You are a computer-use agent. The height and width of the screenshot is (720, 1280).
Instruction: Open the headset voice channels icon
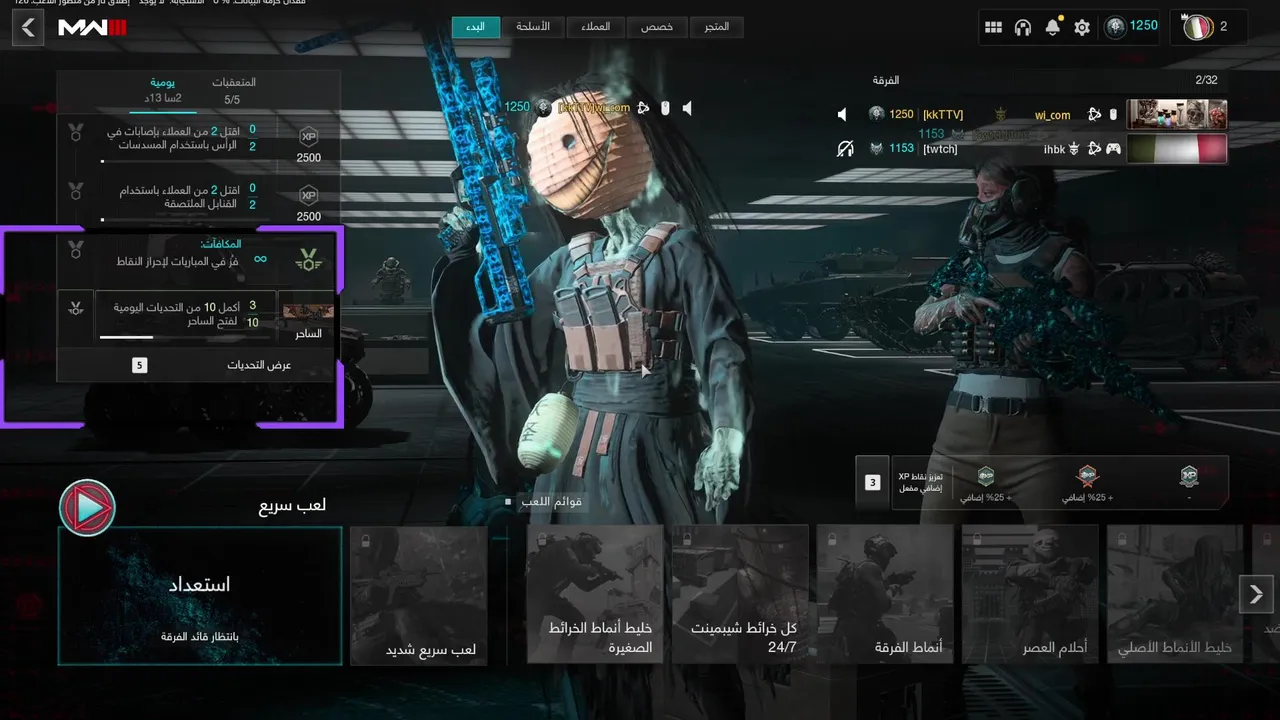pyautogui.click(x=1022, y=28)
